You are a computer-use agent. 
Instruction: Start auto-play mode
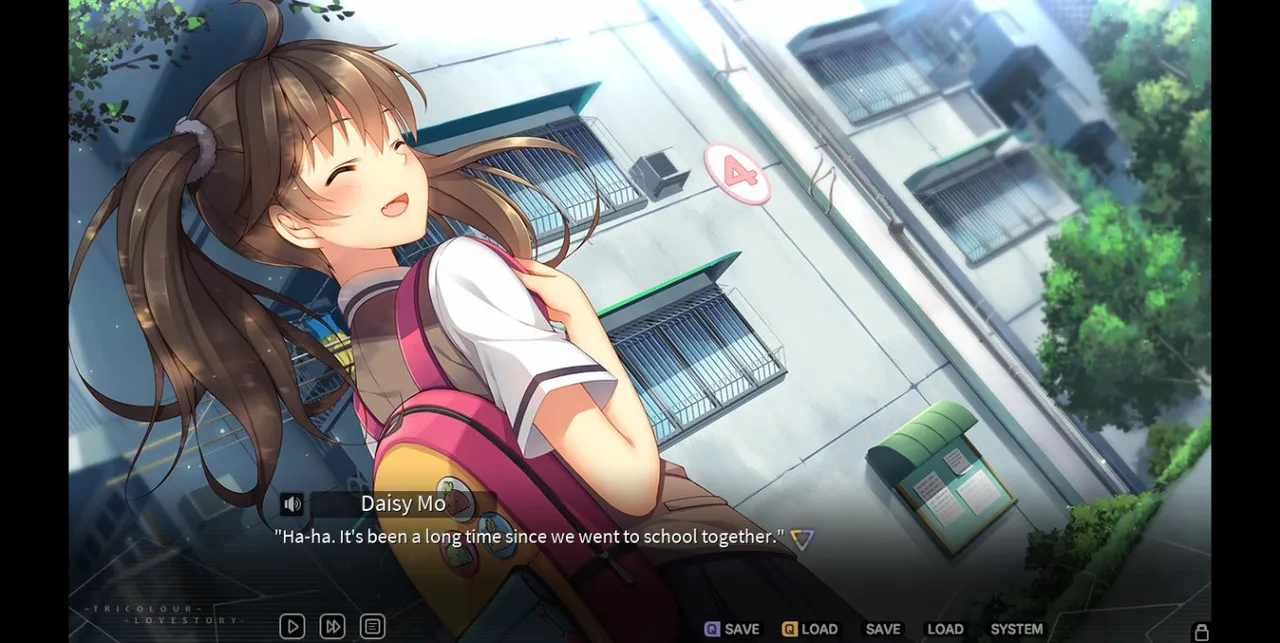[292, 627]
